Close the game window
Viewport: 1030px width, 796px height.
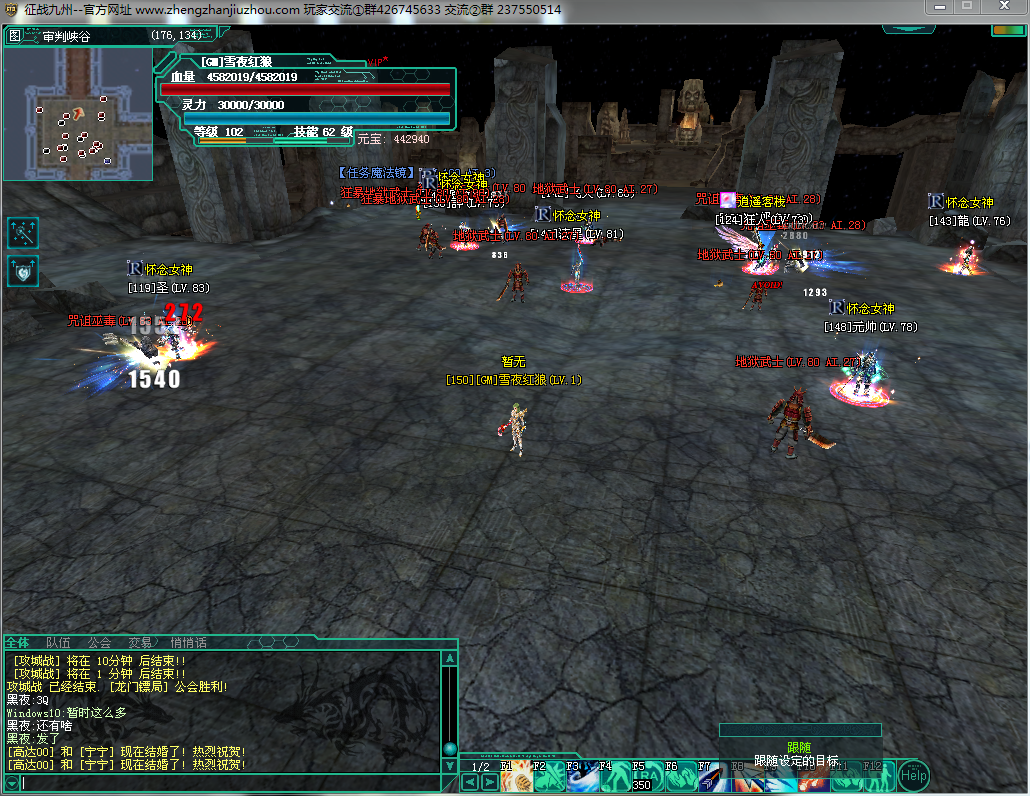1005,7
